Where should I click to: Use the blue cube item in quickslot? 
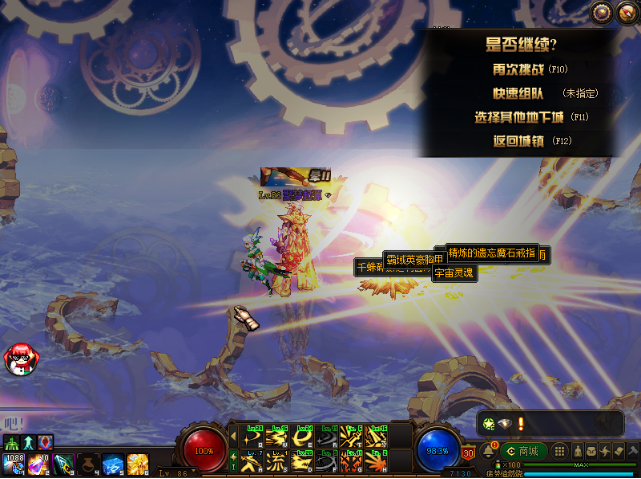coord(113,465)
